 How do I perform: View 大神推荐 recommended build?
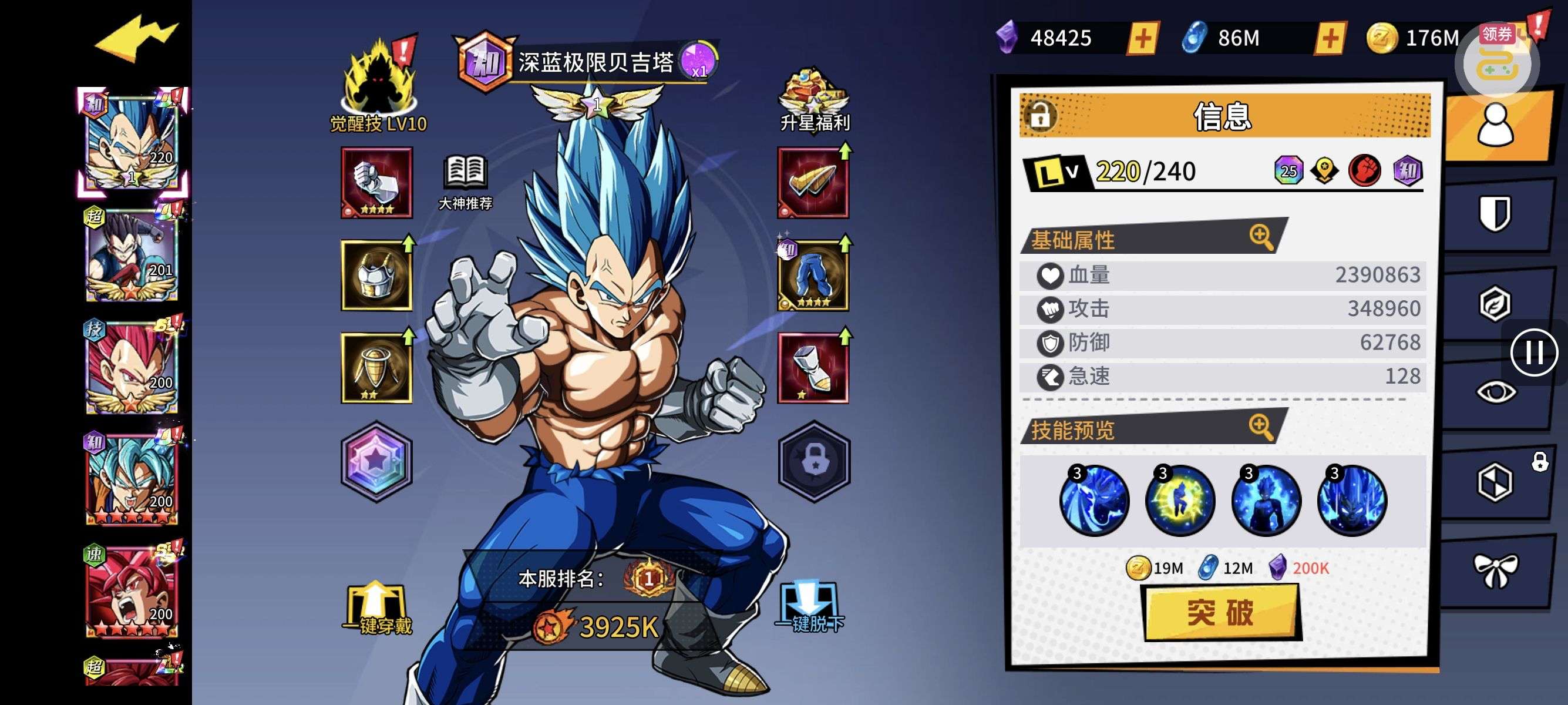[466, 182]
